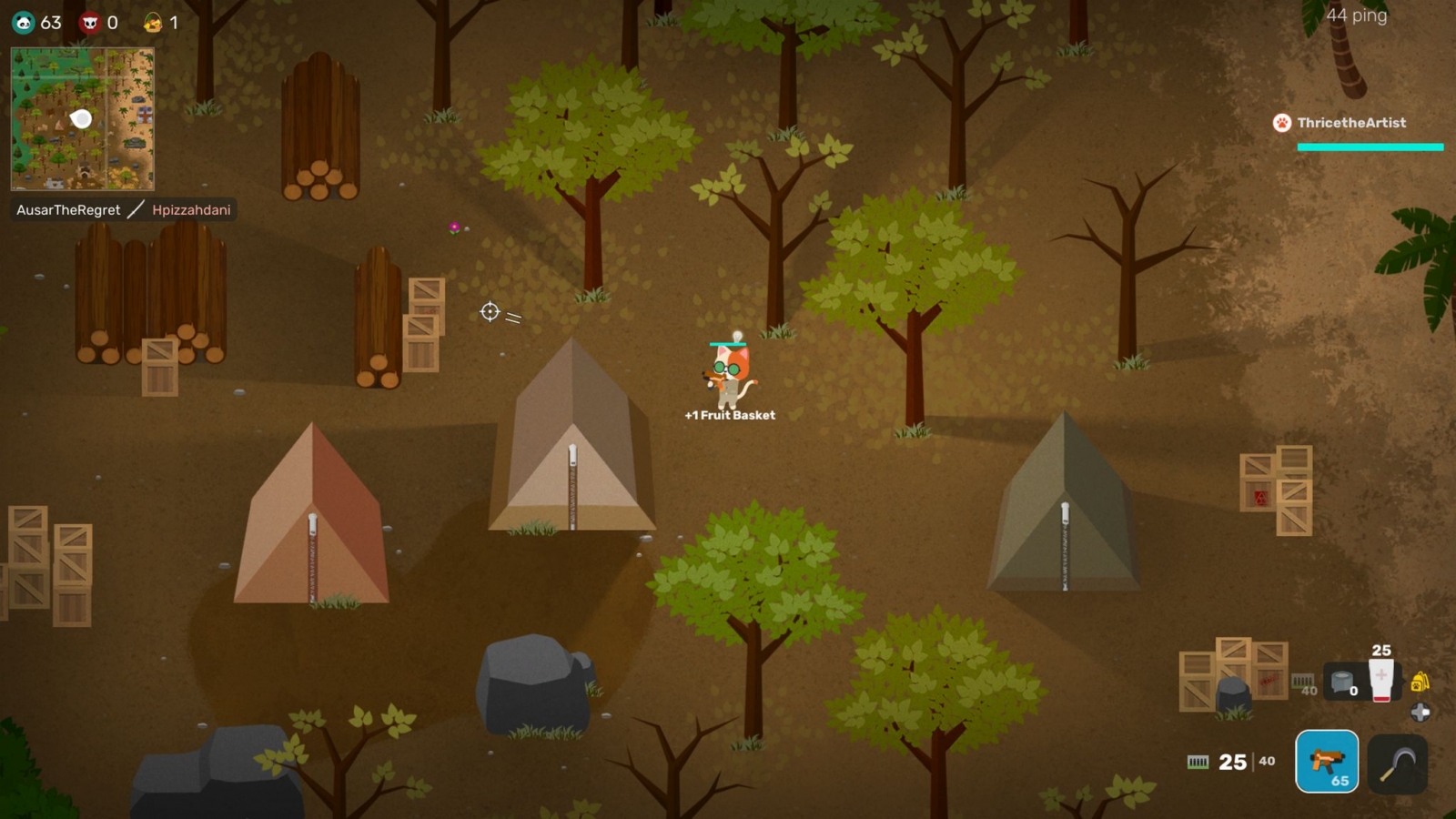Click teammate ThricetheArtist's name entry
Viewport: 1456px width, 819px height.
coord(1350,123)
